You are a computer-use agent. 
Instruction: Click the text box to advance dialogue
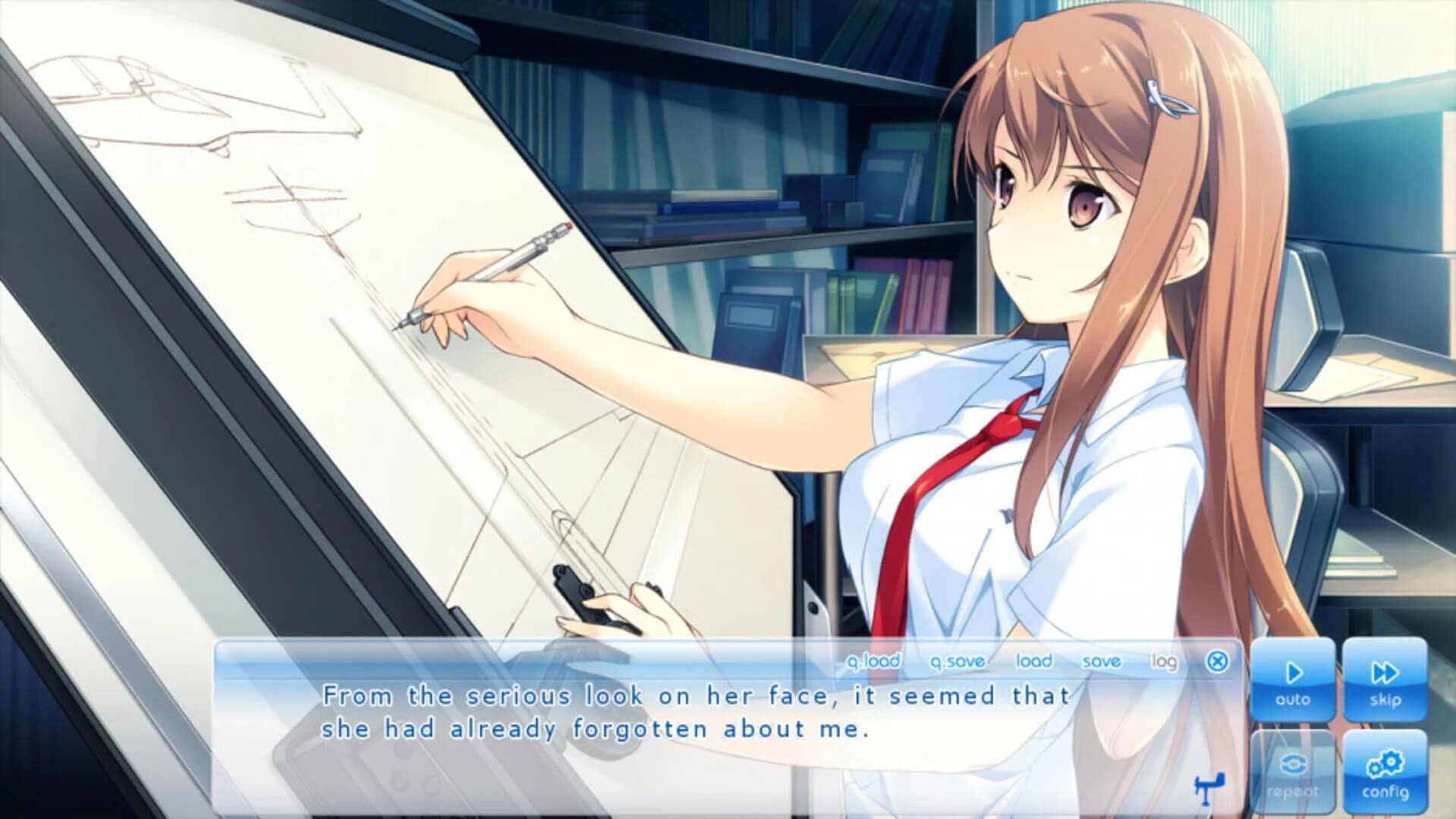pyautogui.click(x=683, y=728)
